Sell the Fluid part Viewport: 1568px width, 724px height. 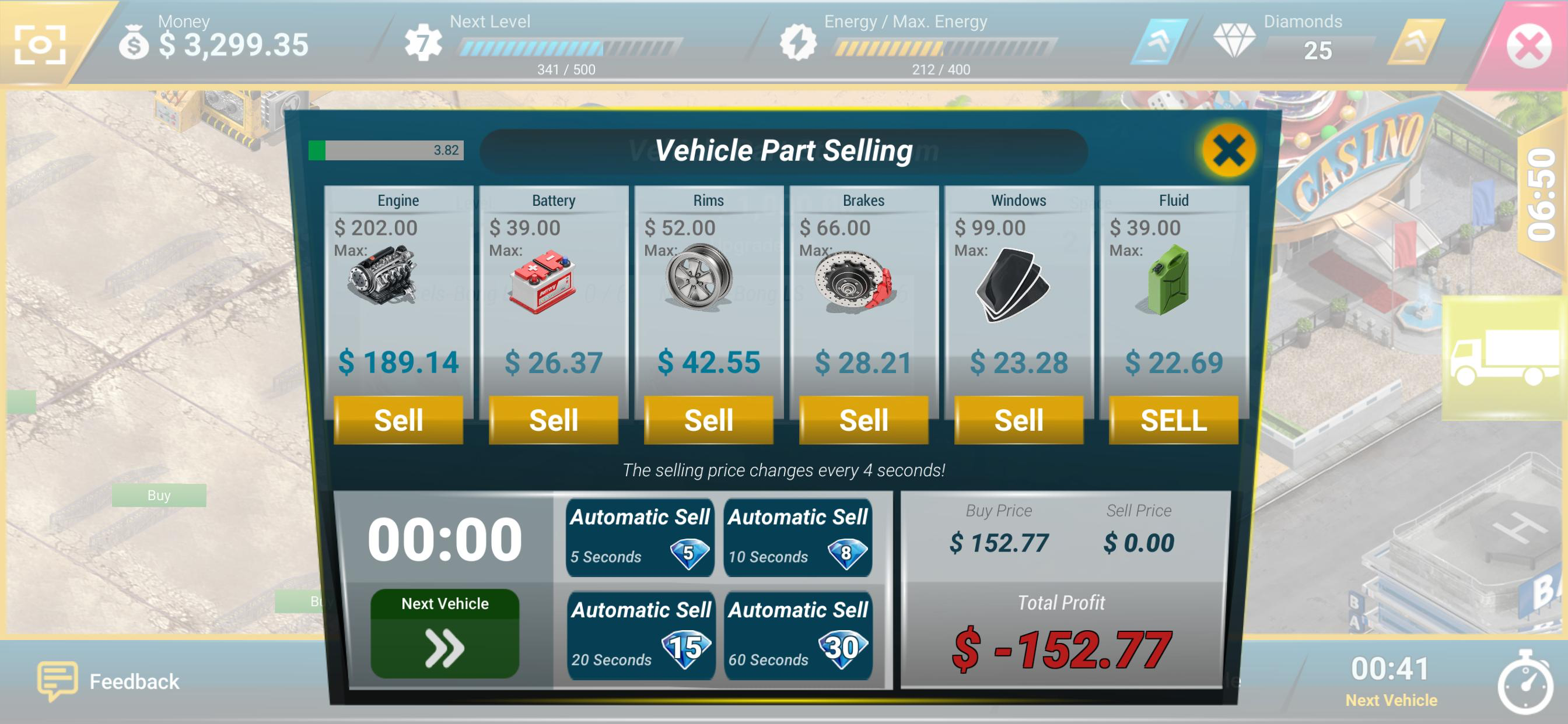pyautogui.click(x=1173, y=420)
